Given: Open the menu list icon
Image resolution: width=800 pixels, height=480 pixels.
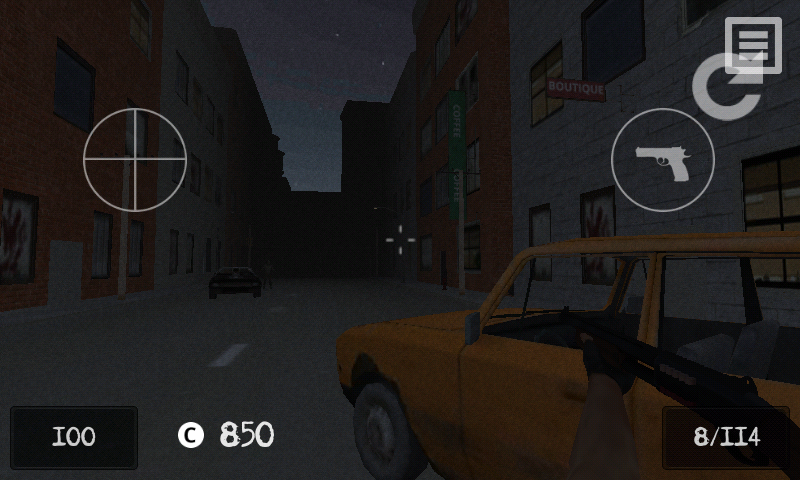Looking at the screenshot, I should pyautogui.click(x=753, y=45).
